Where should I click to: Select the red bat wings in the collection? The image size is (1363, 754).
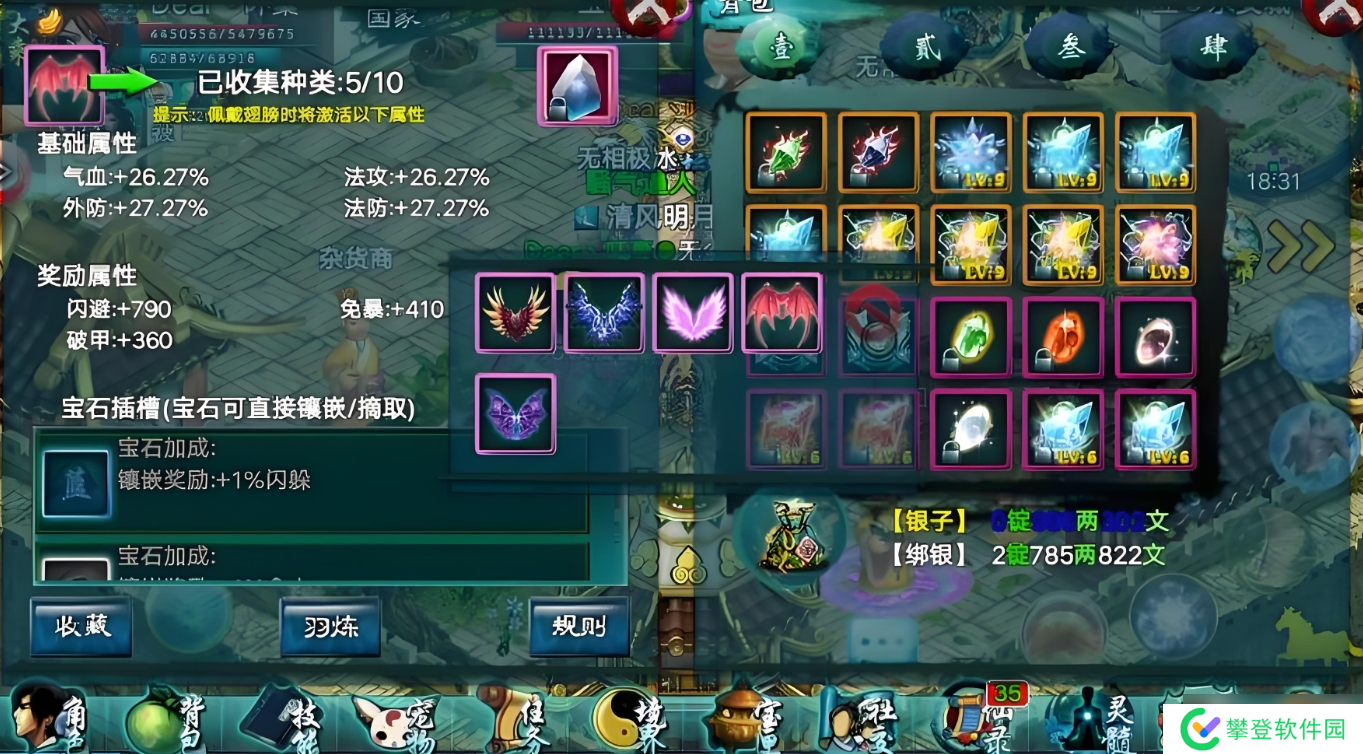[x=782, y=313]
